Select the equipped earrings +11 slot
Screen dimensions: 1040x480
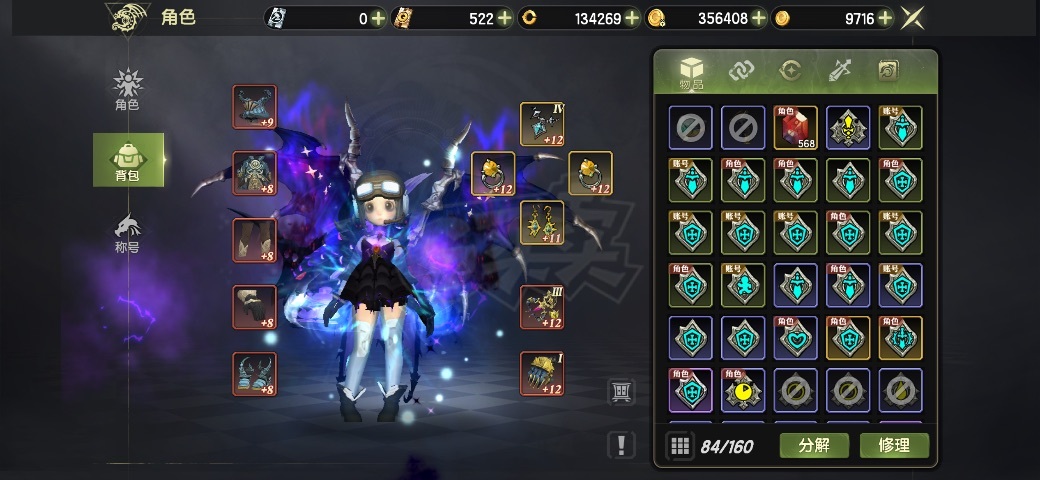click(x=541, y=222)
